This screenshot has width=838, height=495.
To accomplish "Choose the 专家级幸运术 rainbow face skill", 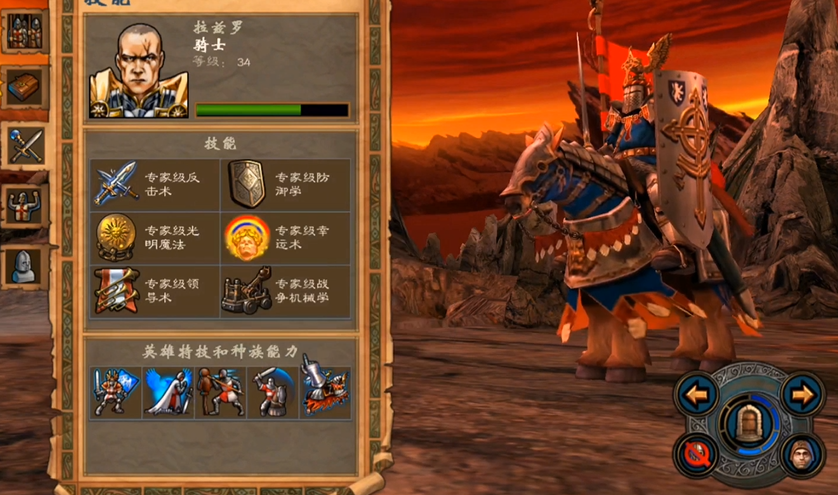I will tap(245, 237).
